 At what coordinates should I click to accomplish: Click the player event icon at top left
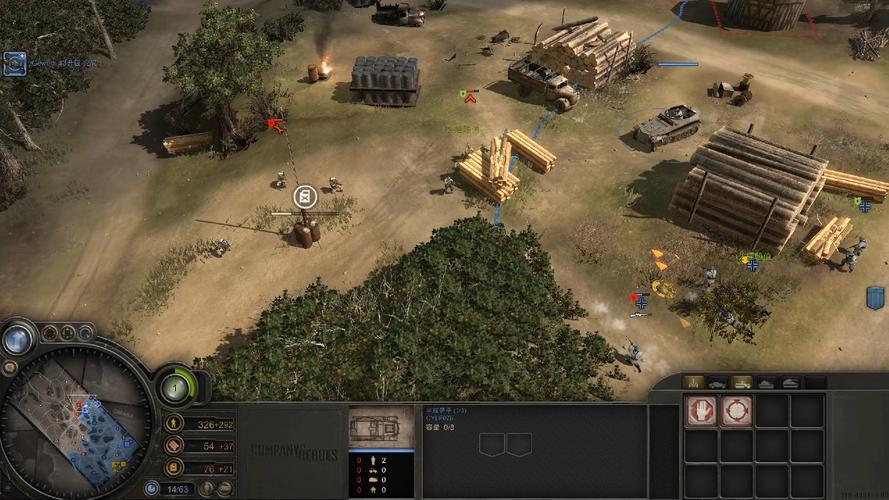point(14,64)
